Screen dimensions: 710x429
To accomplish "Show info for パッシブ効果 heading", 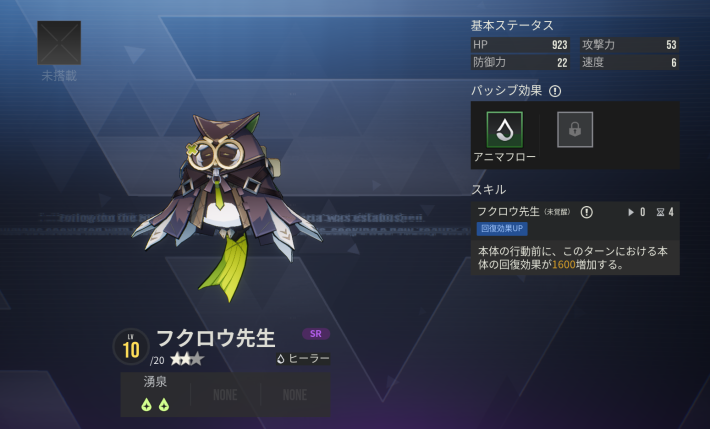I will pyautogui.click(x=555, y=91).
